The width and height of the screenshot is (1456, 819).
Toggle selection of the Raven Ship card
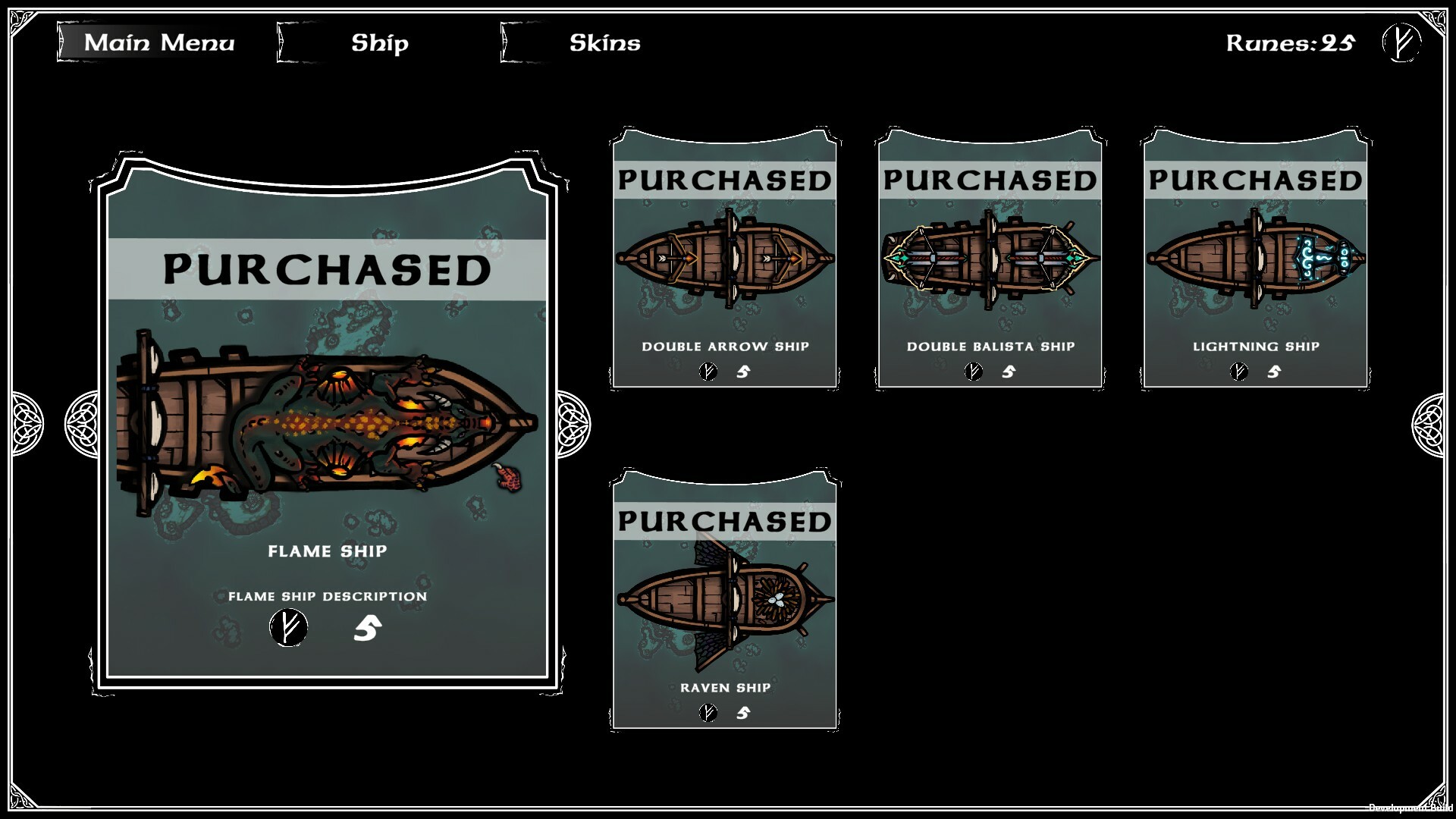coord(724,599)
